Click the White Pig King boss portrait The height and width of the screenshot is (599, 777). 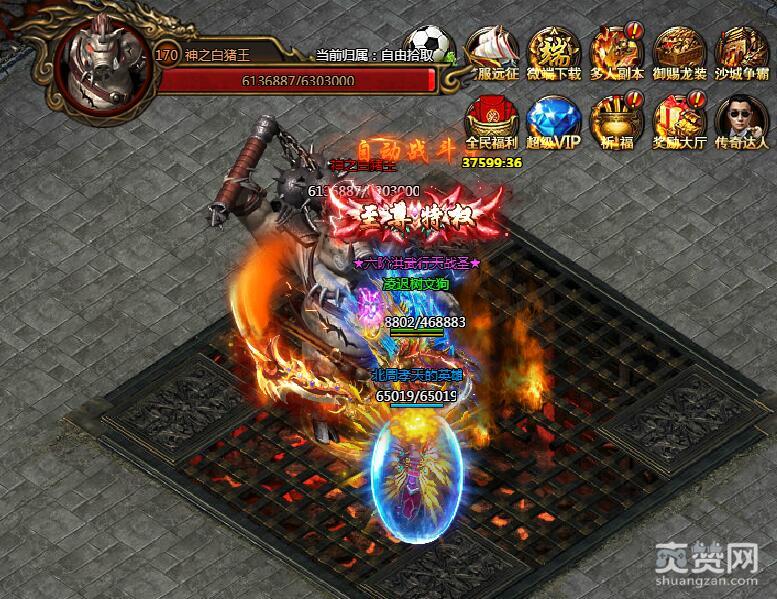pyautogui.click(x=101, y=62)
